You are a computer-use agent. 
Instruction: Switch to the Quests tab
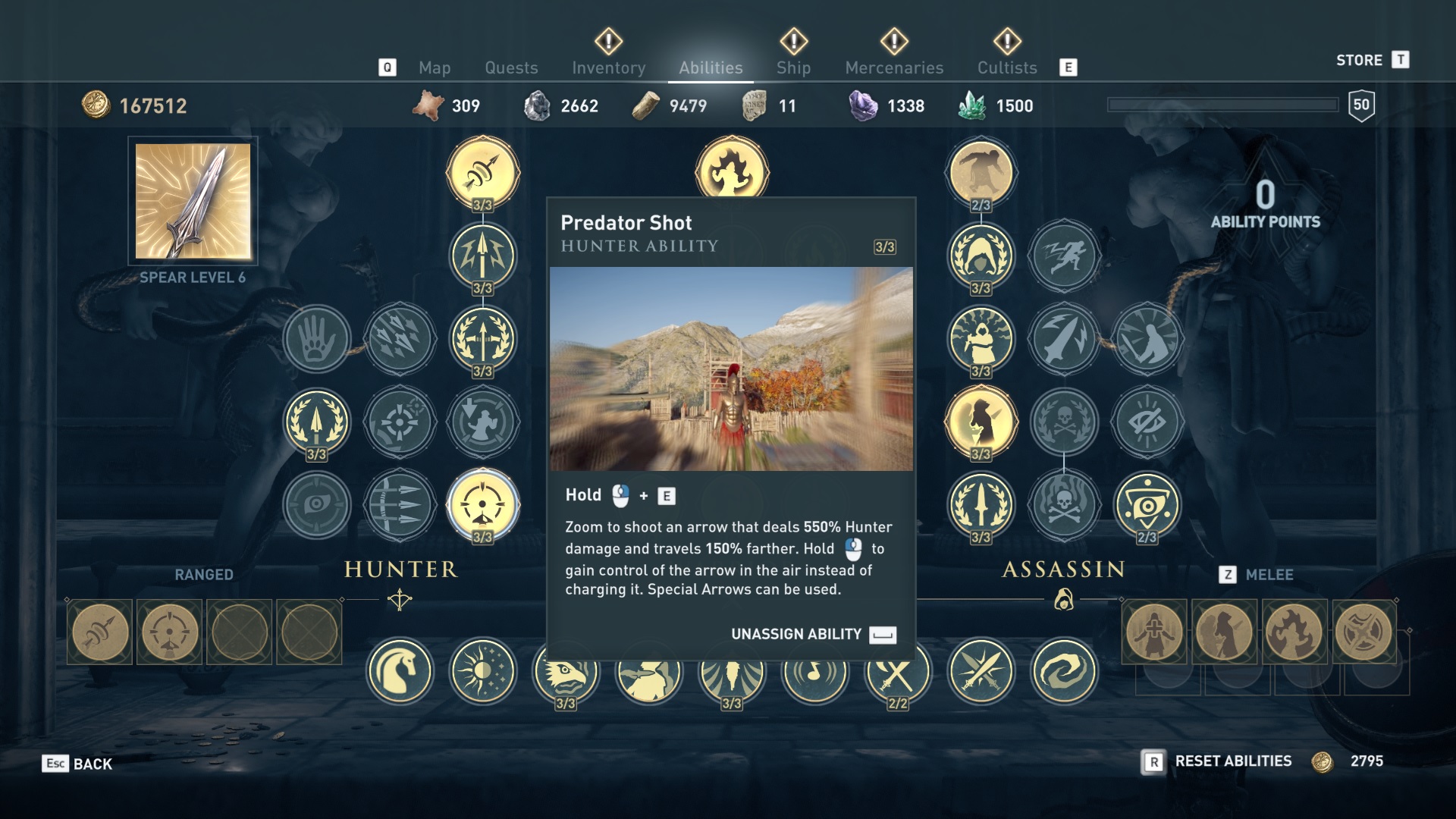pos(511,68)
